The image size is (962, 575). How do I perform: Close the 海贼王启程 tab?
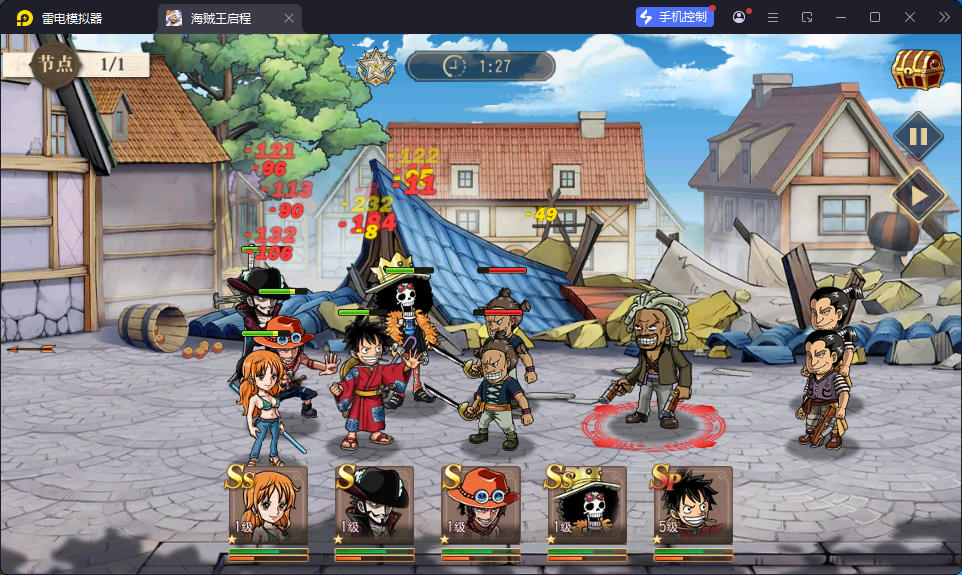tap(289, 18)
